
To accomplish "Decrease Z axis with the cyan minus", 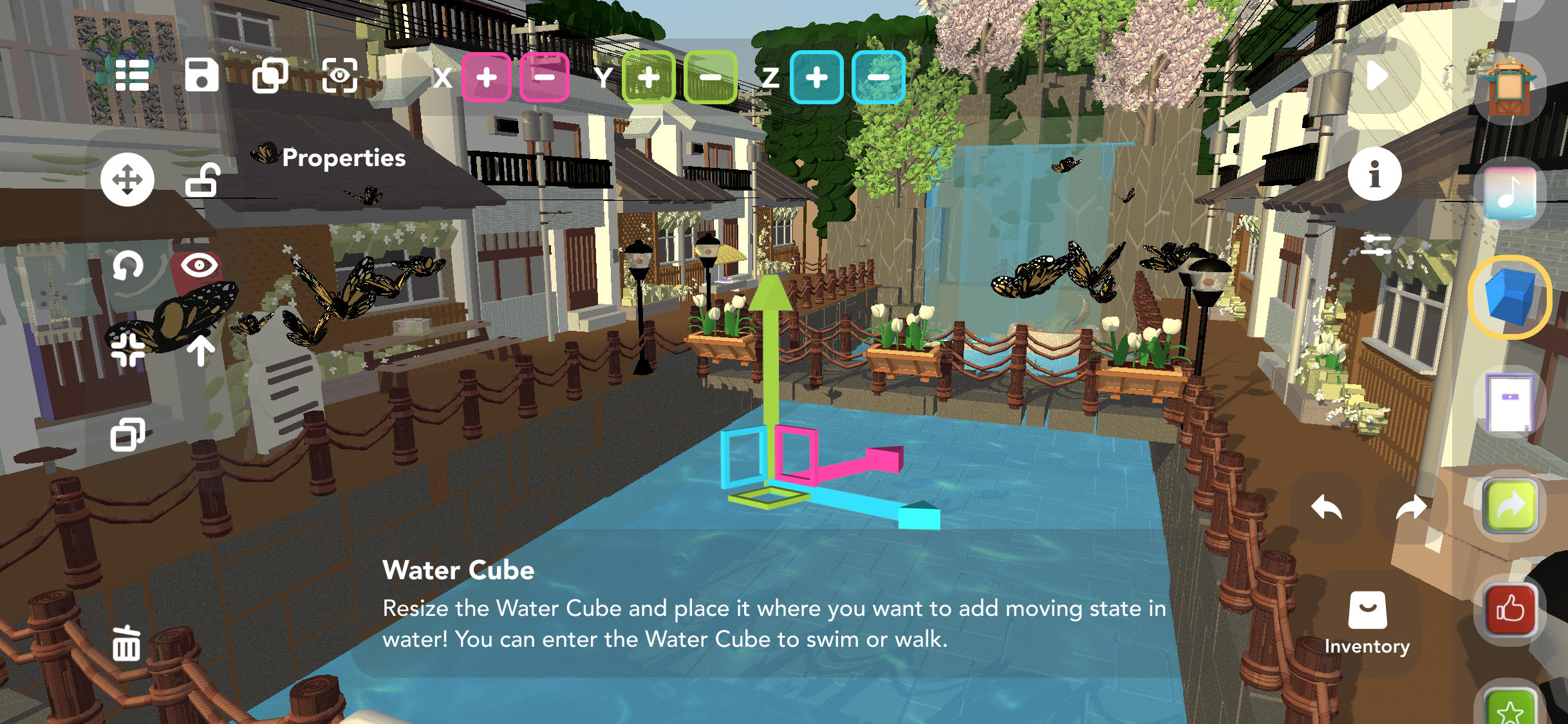I will [878, 77].
